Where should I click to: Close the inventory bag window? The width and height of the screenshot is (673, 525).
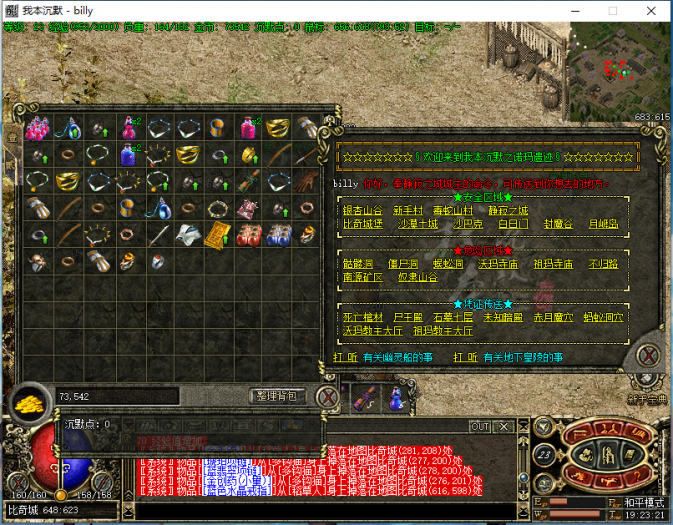point(326,397)
